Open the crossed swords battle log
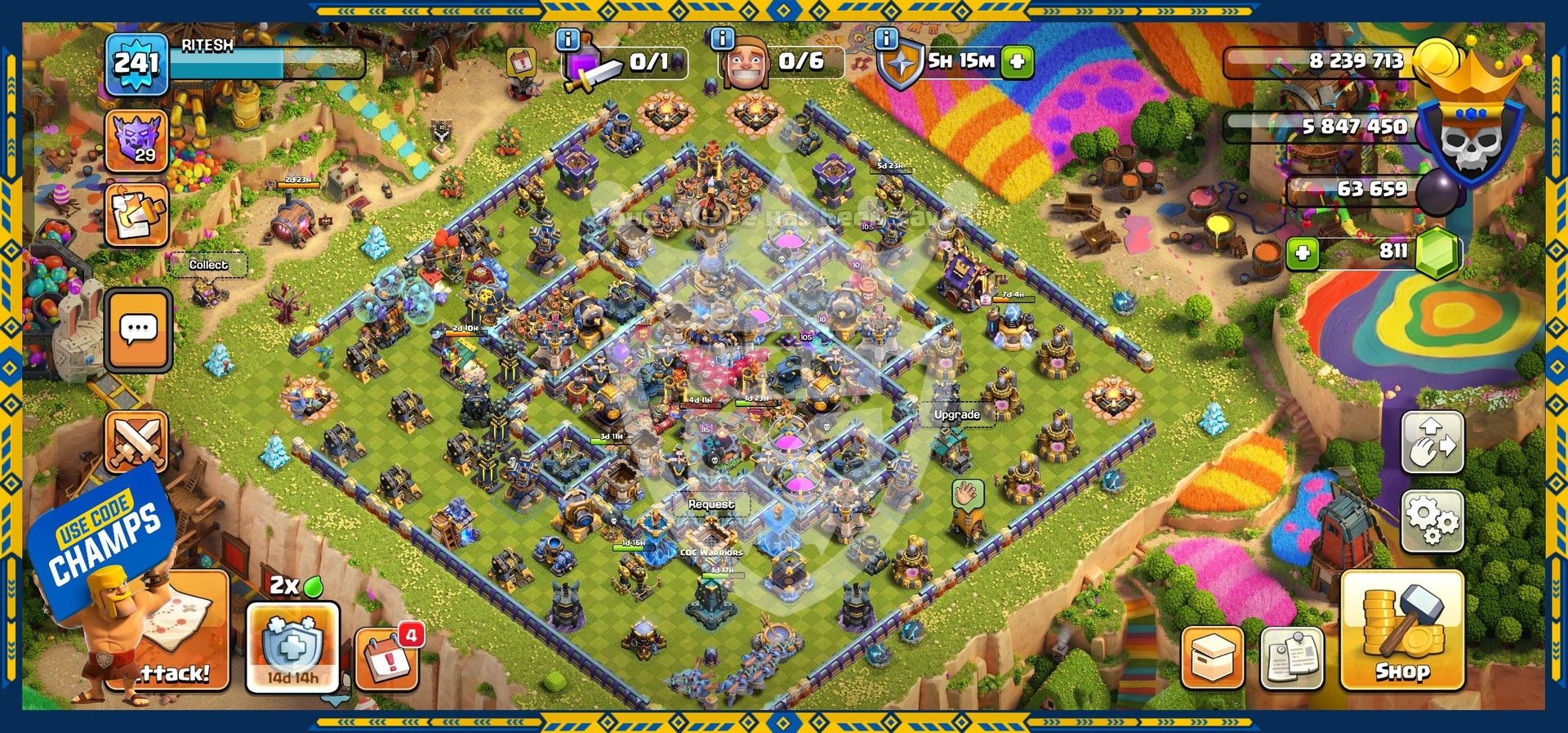The height and width of the screenshot is (733, 1568). click(136, 442)
